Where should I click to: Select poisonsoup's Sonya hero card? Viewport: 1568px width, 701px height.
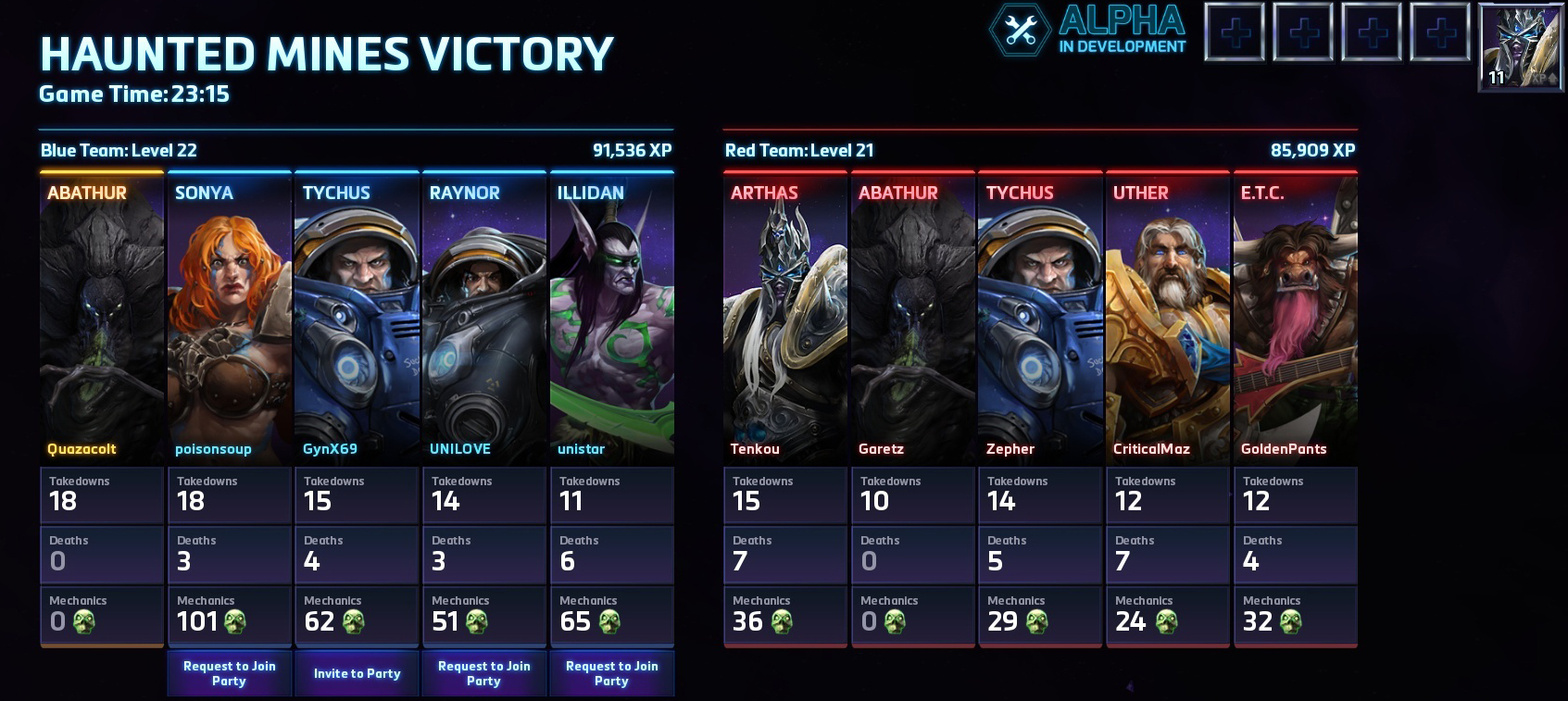click(230, 319)
